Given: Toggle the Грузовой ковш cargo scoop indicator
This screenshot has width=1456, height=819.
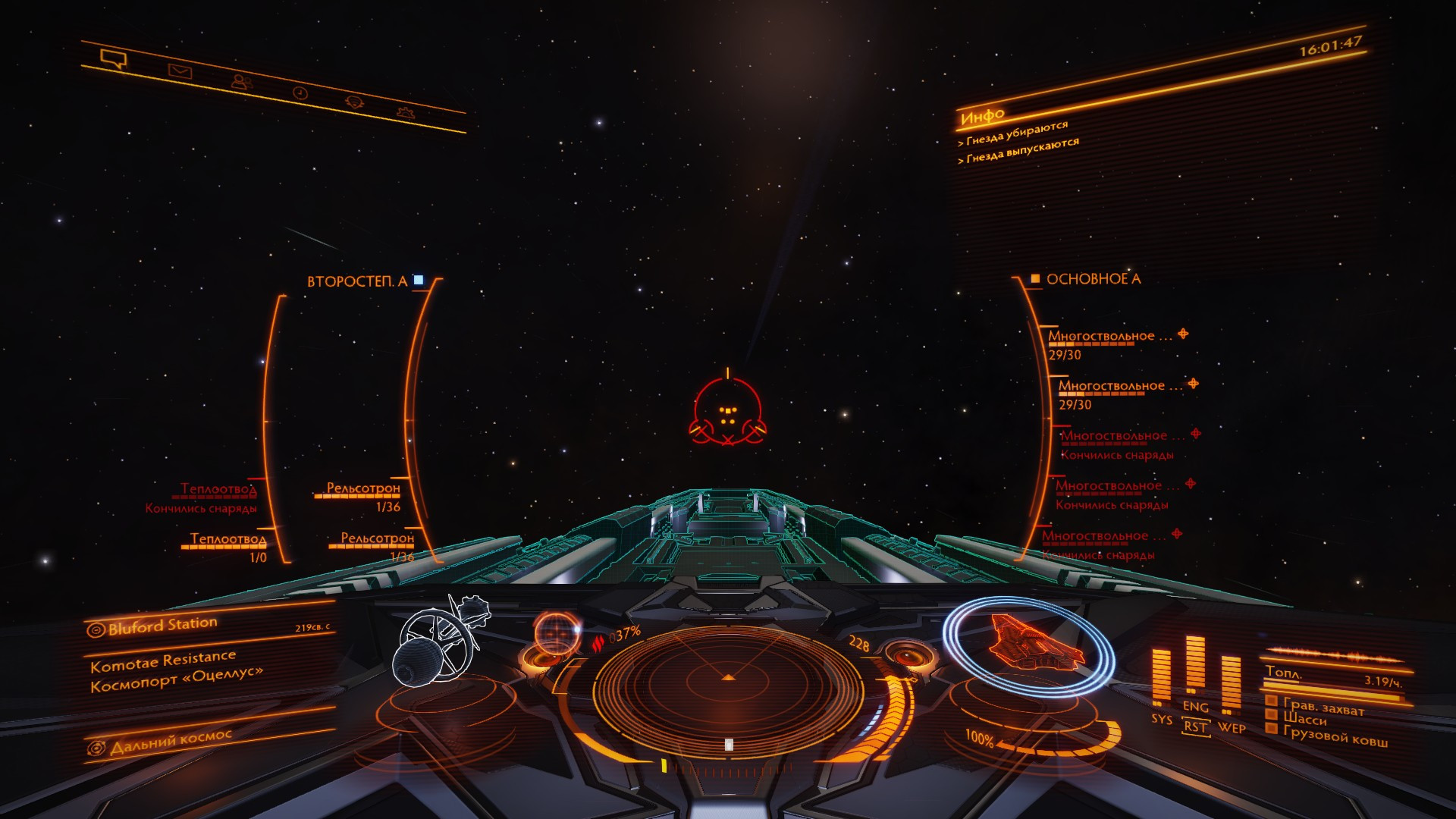Looking at the screenshot, I should (x=1335, y=736).
